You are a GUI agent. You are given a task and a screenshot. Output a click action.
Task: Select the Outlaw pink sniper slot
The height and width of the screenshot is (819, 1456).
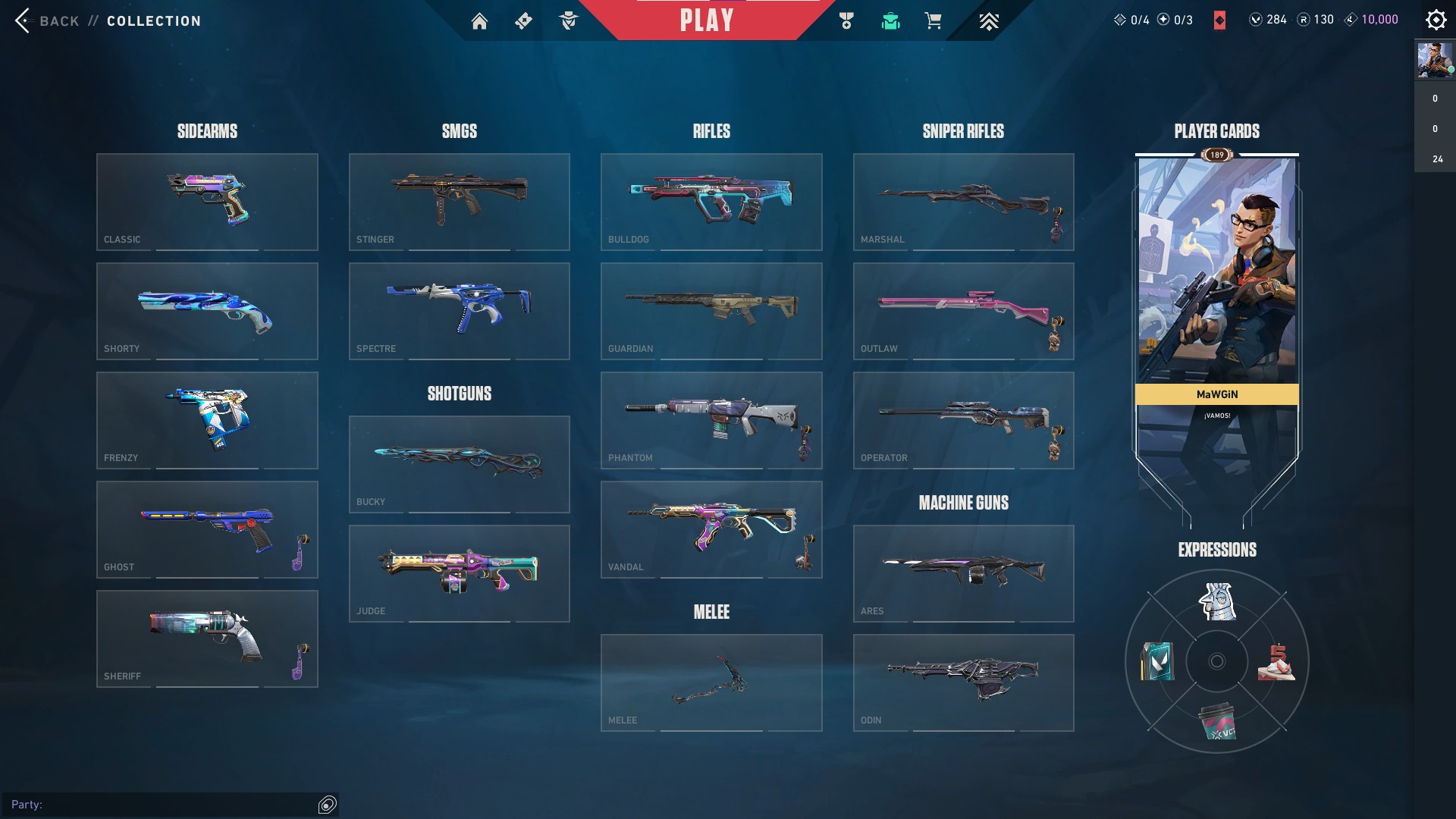coord(963,311)
